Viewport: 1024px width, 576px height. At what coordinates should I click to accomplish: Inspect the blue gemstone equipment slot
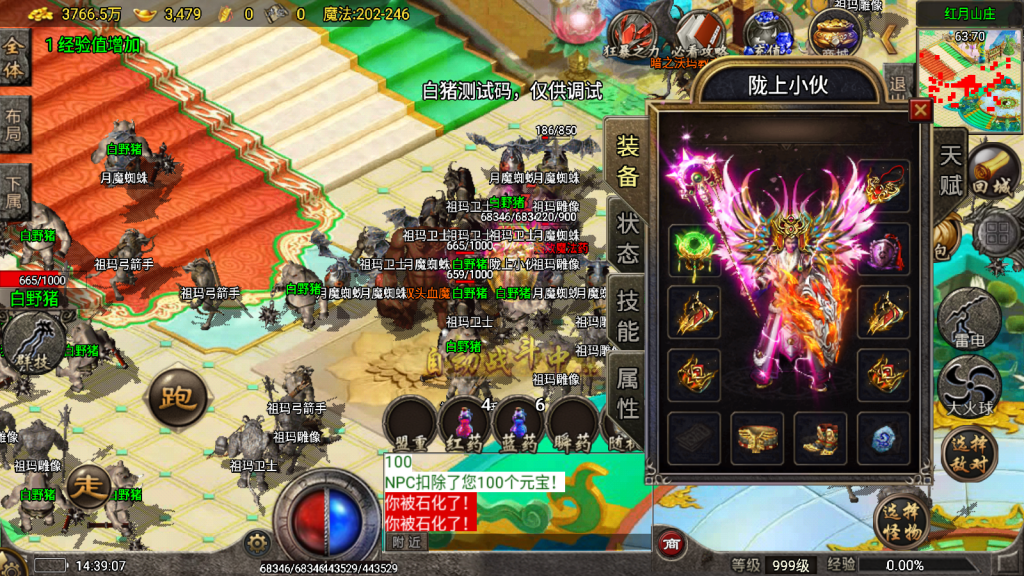[x=884, y=438]
